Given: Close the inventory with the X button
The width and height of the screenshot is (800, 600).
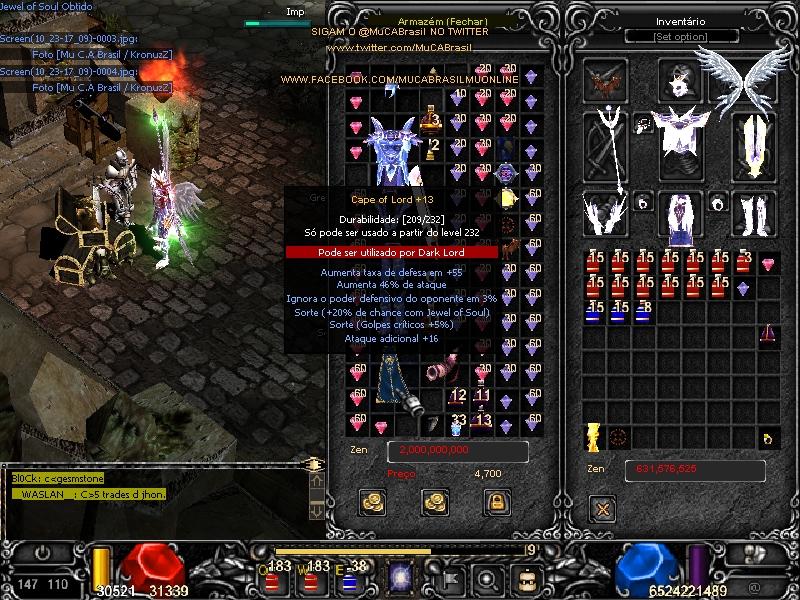Looking at the screenshot, I should coord(602,509).
